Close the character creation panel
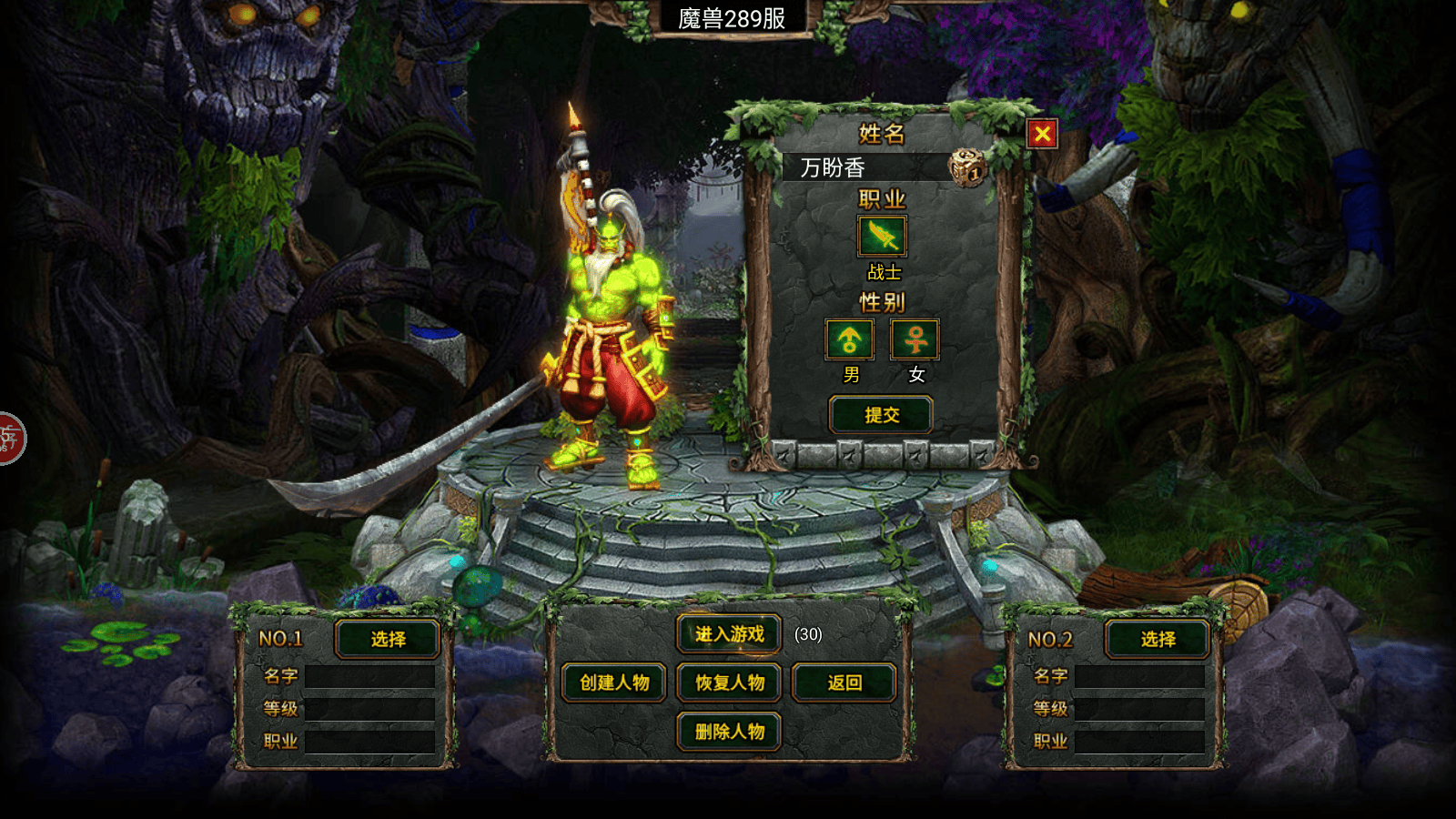This screenshot has width=1456, height=819. tap(1042, 135)
